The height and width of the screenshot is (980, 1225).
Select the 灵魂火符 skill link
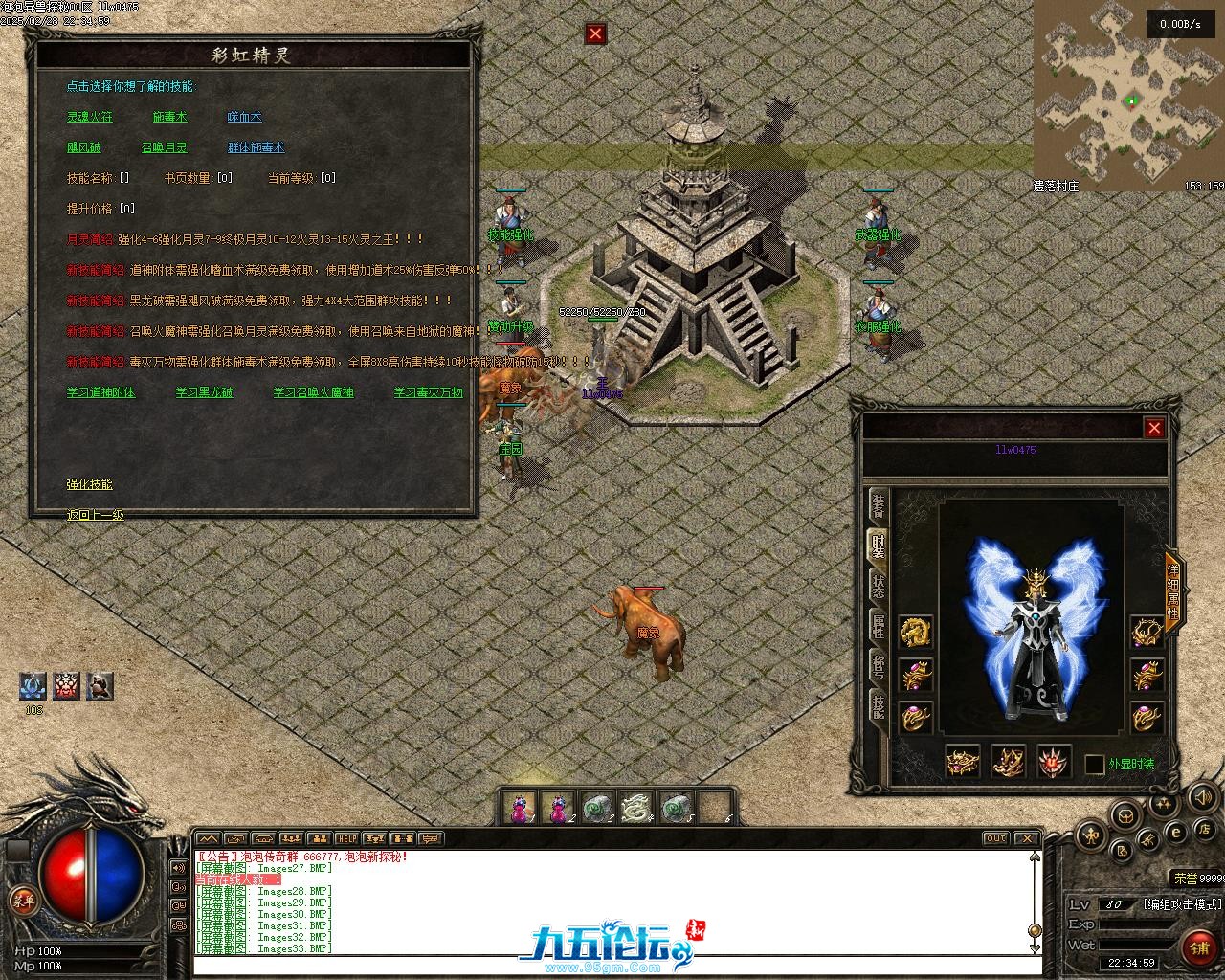tap(89, 117)
